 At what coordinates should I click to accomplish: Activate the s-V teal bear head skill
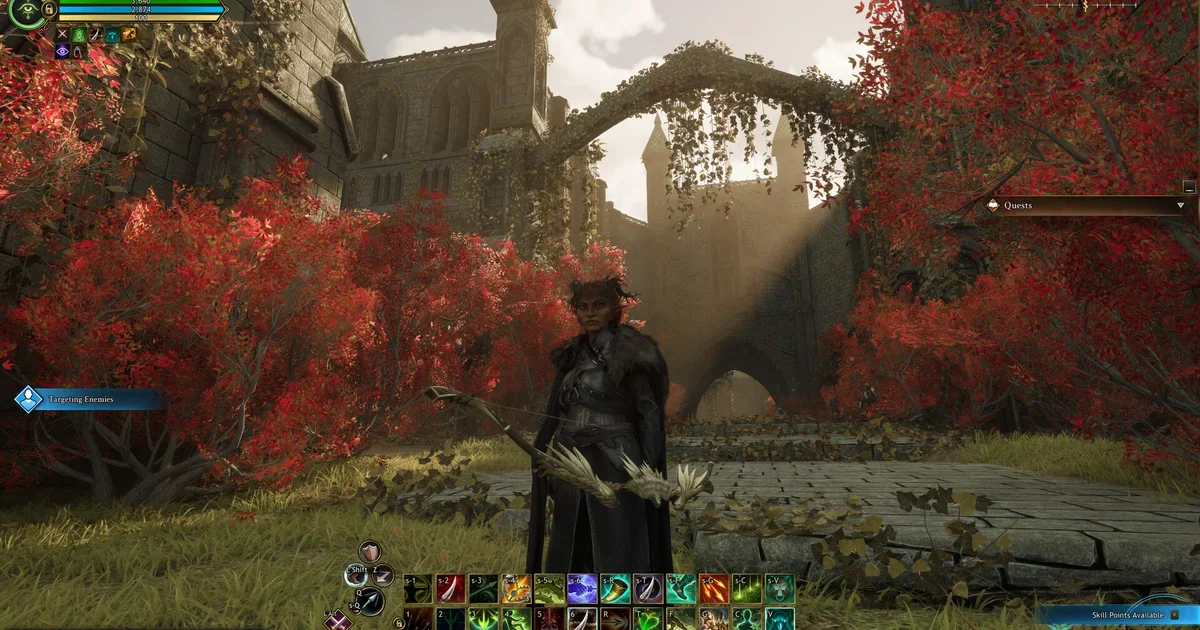(x=780, y=588)
